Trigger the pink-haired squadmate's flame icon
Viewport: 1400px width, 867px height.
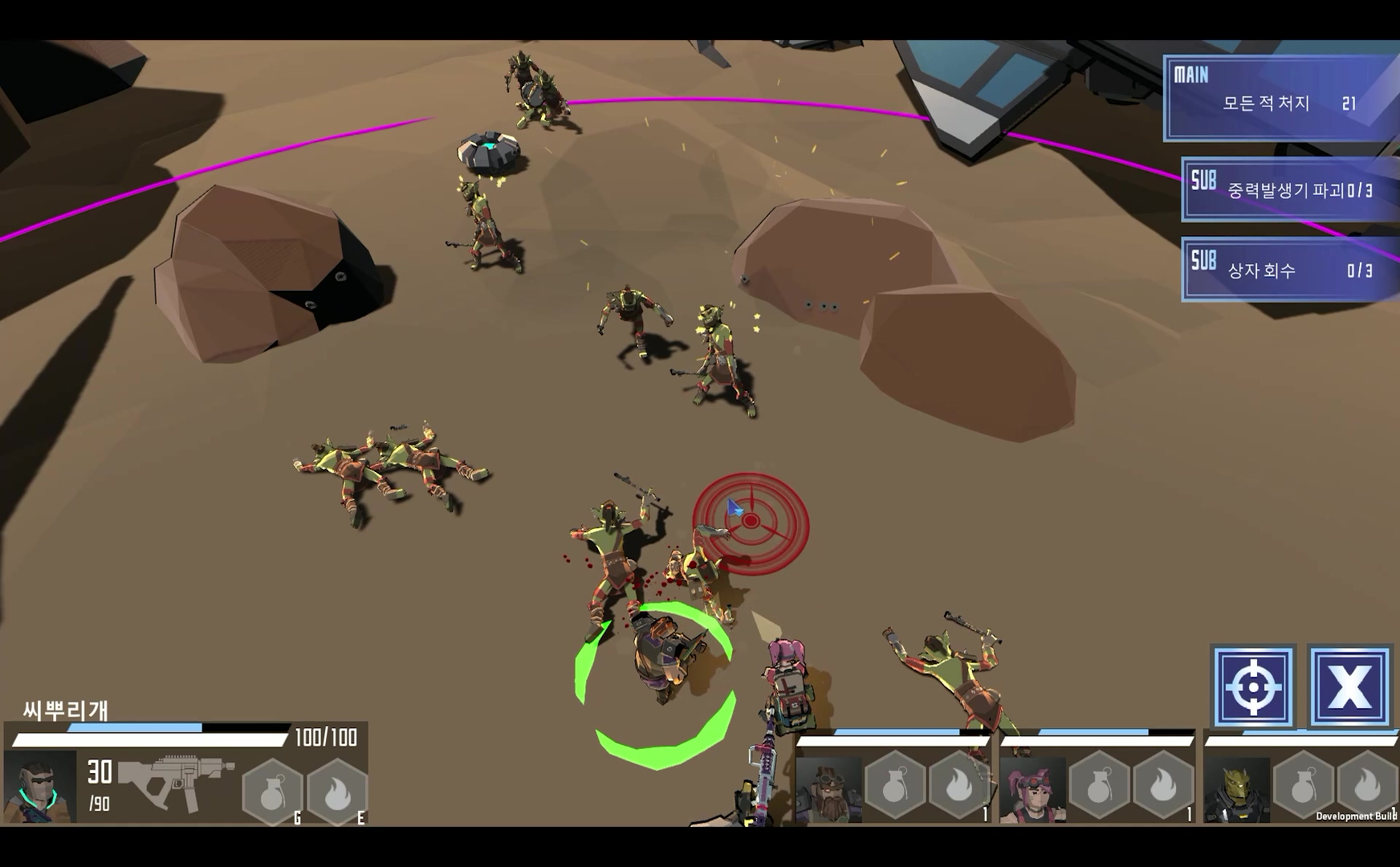tap(1163, 788)
